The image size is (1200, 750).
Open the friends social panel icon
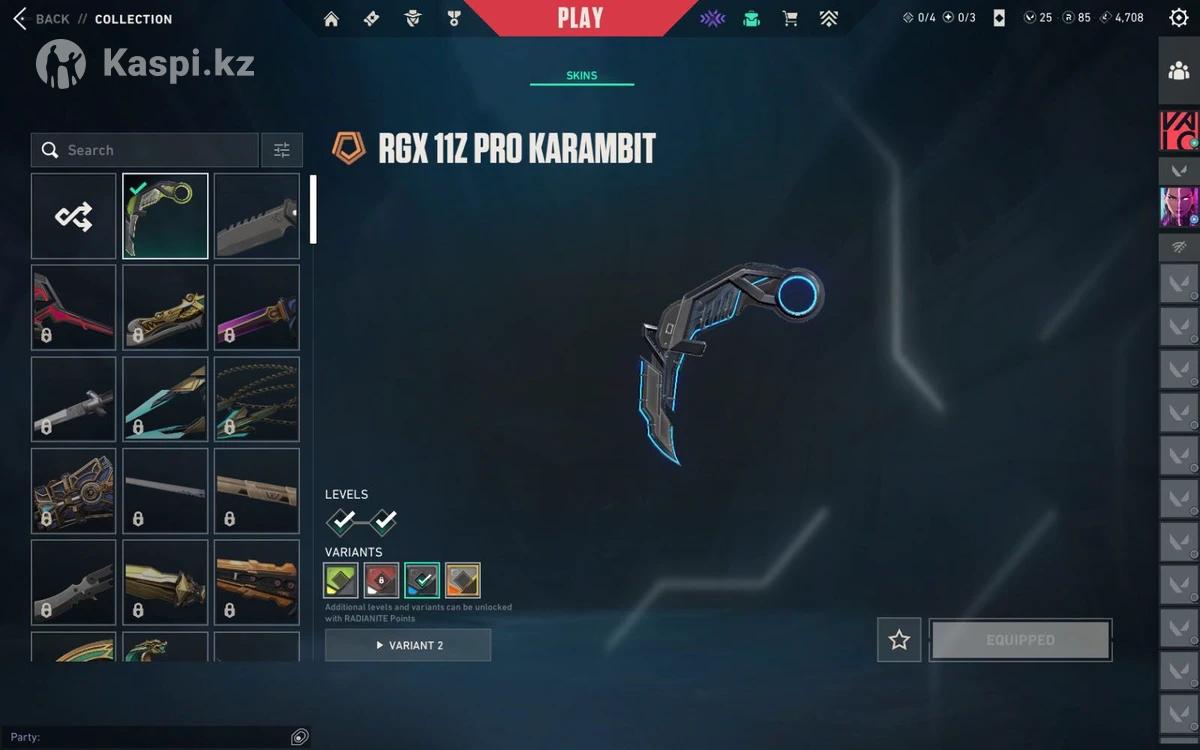point(1178,71)
